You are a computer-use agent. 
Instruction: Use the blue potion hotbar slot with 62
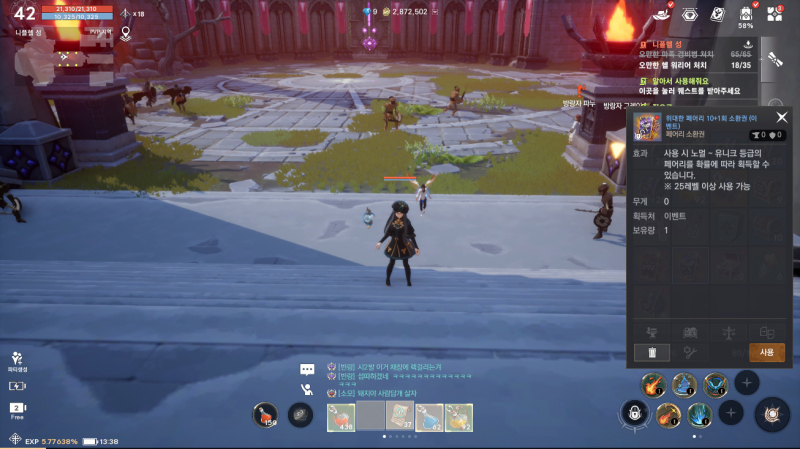(430, 416)
